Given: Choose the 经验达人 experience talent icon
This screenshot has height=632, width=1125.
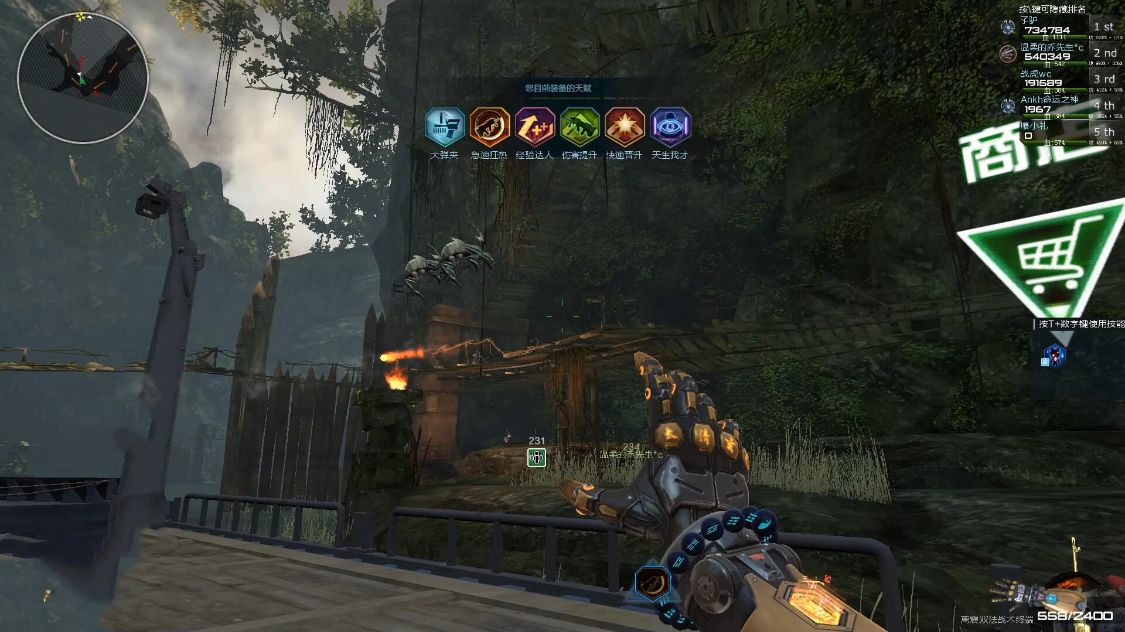Looking at the screenshot, I should click(x=535, y=127).
